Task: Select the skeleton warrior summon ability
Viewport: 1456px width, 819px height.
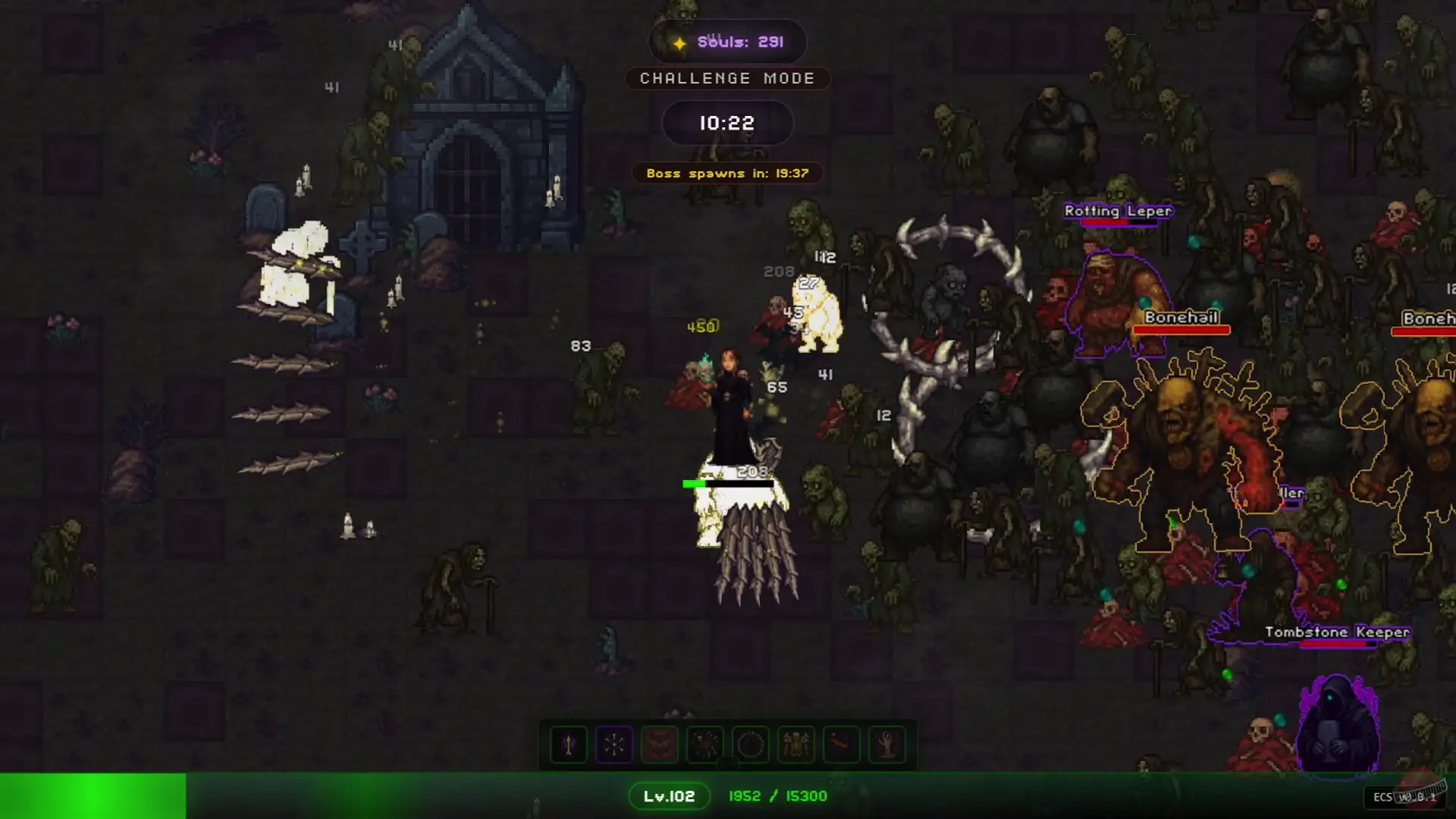Action: 795,745
